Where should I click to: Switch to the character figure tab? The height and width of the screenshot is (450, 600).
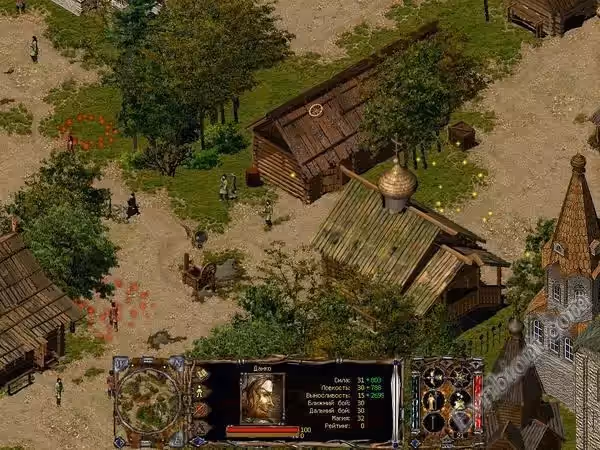201,391
